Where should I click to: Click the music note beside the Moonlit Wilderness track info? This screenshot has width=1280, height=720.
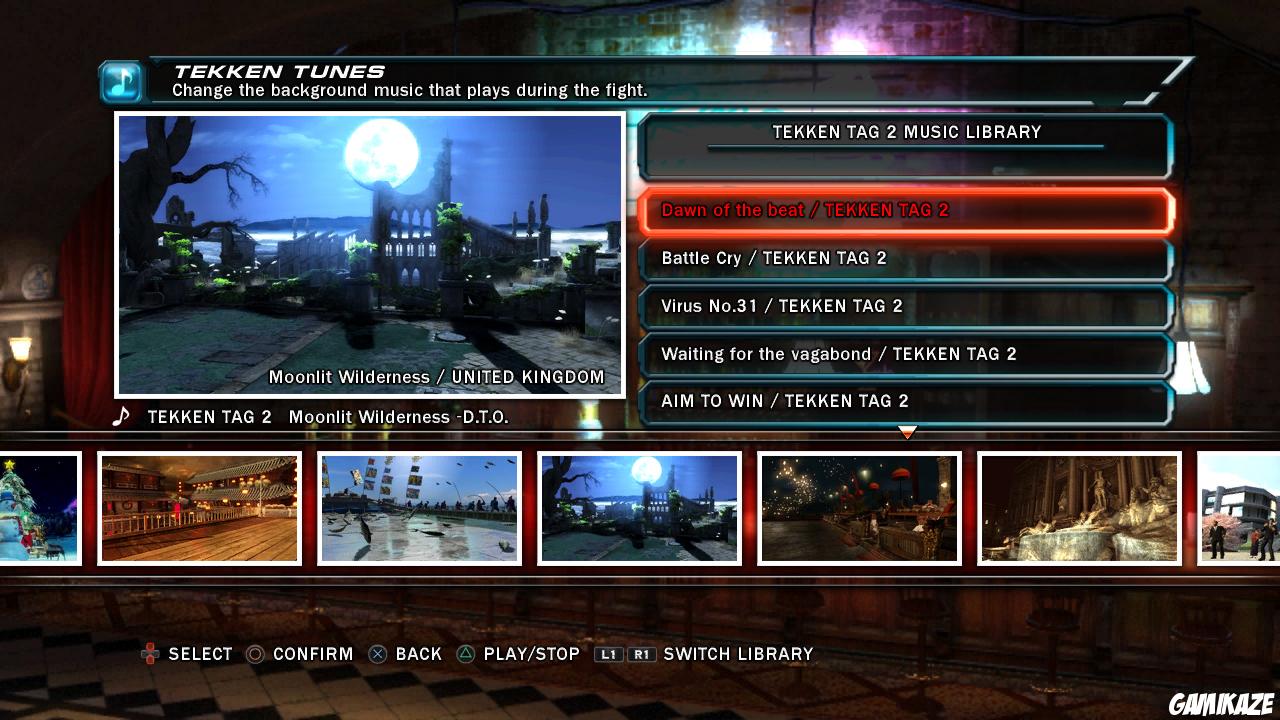click(x=122, y=417)
